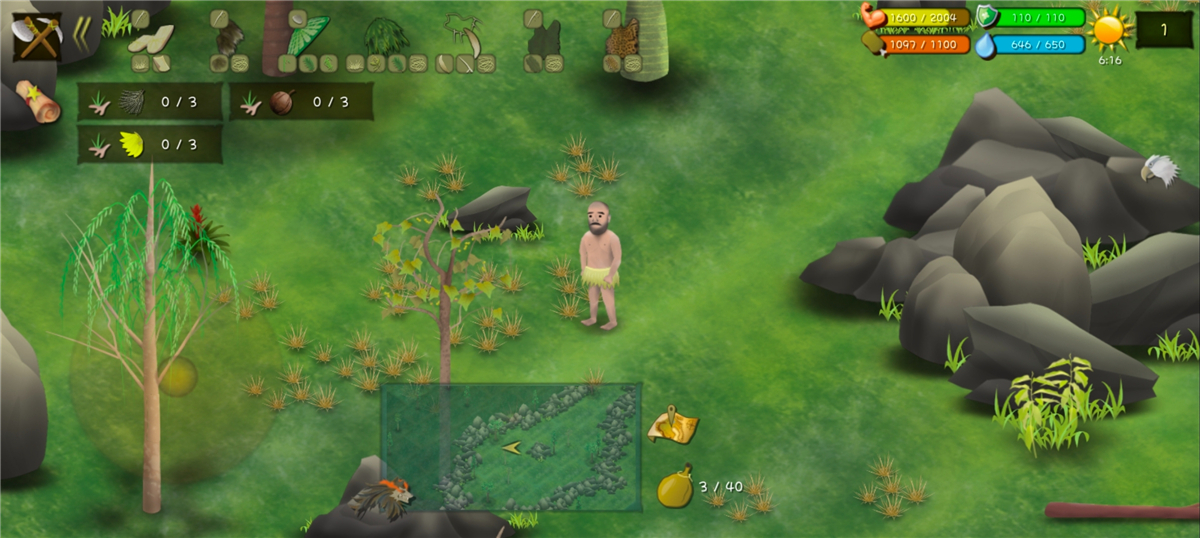Viewport: 1200px width, 538px height.
Task: Select the leopard-skin garment recipe
Action: click(622, 38)
